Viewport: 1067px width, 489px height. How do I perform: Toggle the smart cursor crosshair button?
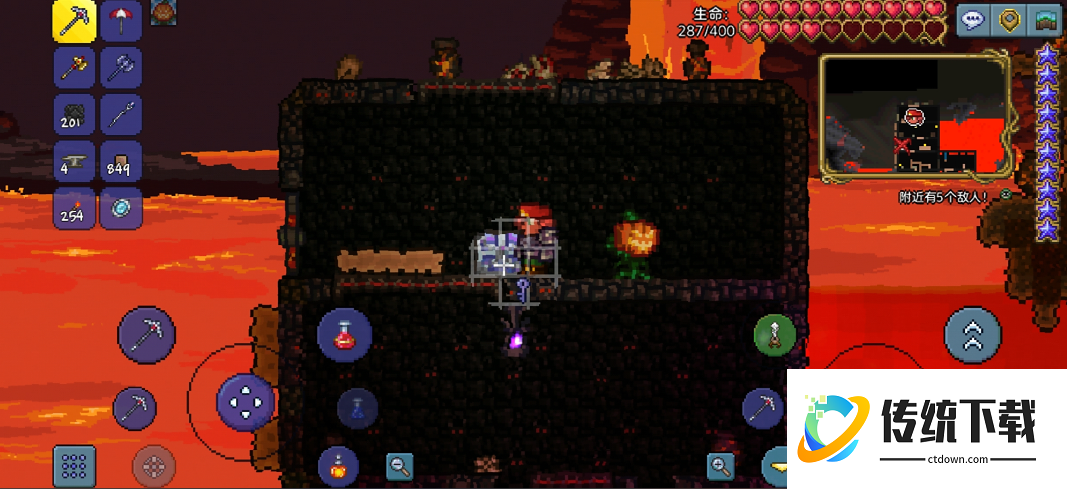(154, 466)
